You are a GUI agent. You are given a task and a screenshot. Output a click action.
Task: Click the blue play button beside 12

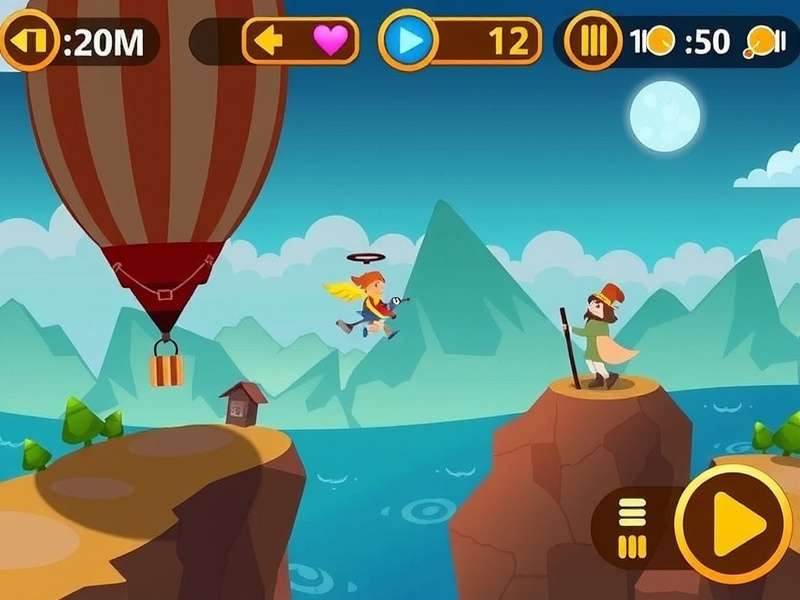point(408,41)
